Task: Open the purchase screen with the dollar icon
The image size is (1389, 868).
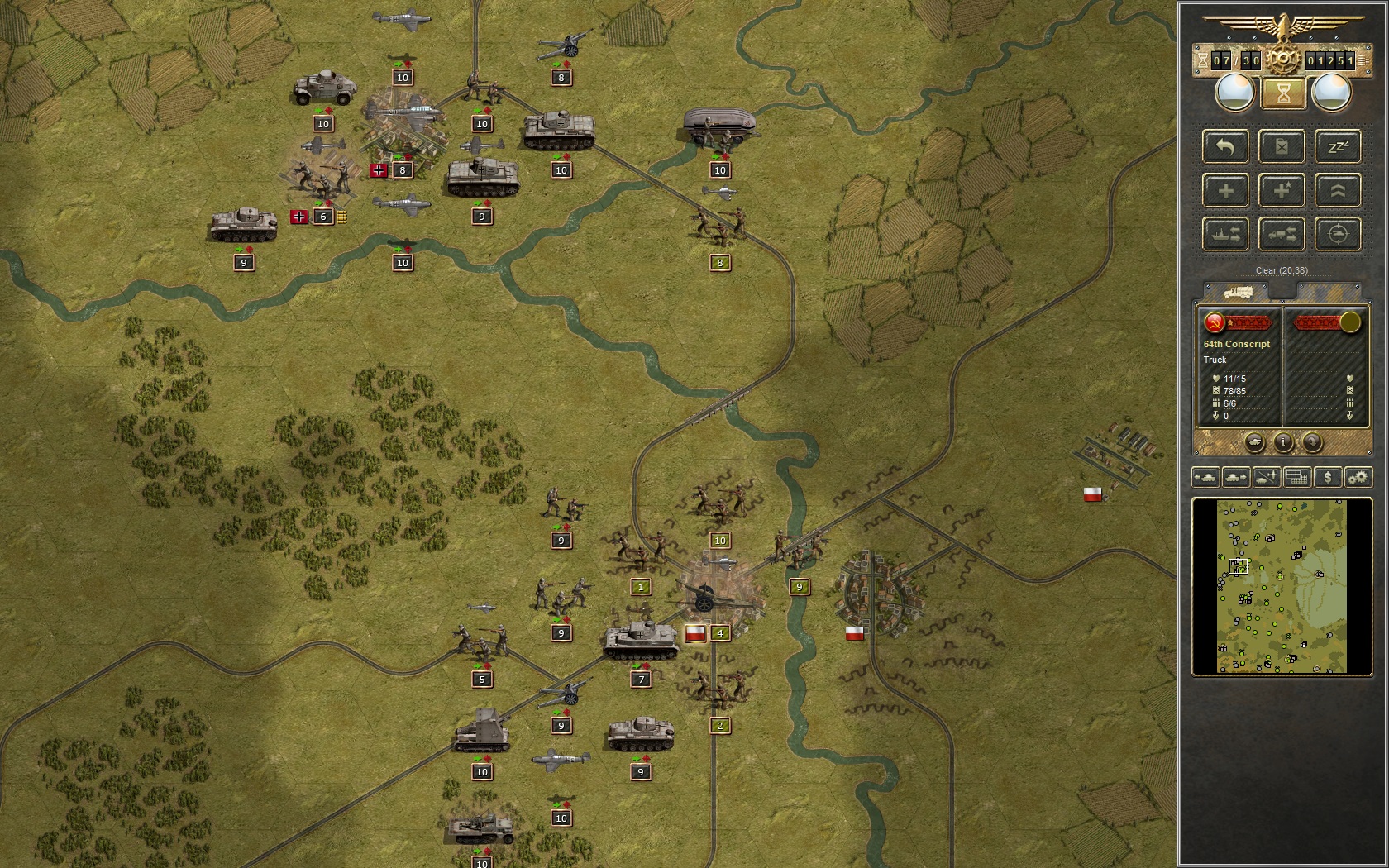Action: (x=1326, y=477)
